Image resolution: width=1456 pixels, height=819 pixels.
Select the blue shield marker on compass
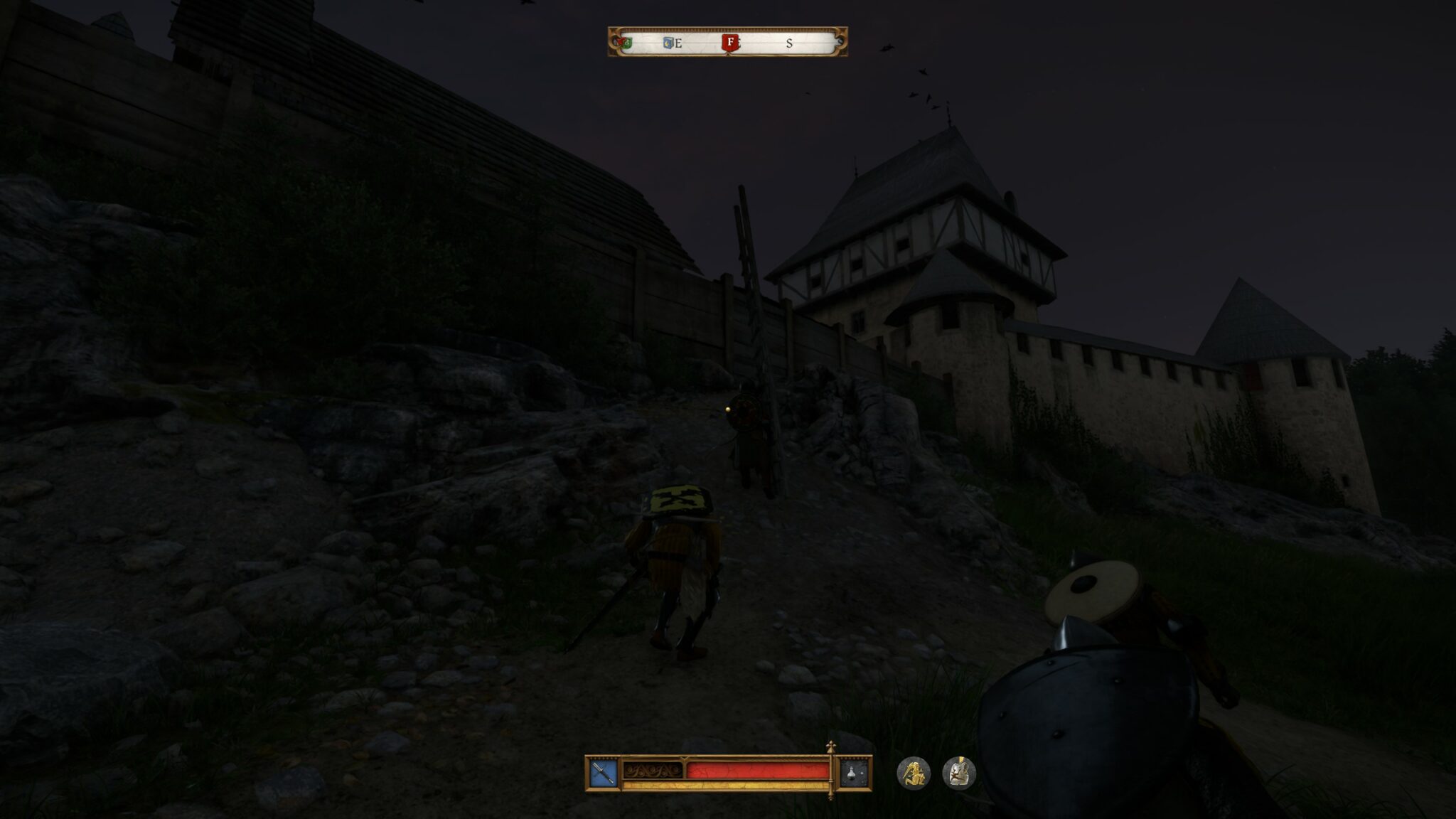click(x=668, y=43)
